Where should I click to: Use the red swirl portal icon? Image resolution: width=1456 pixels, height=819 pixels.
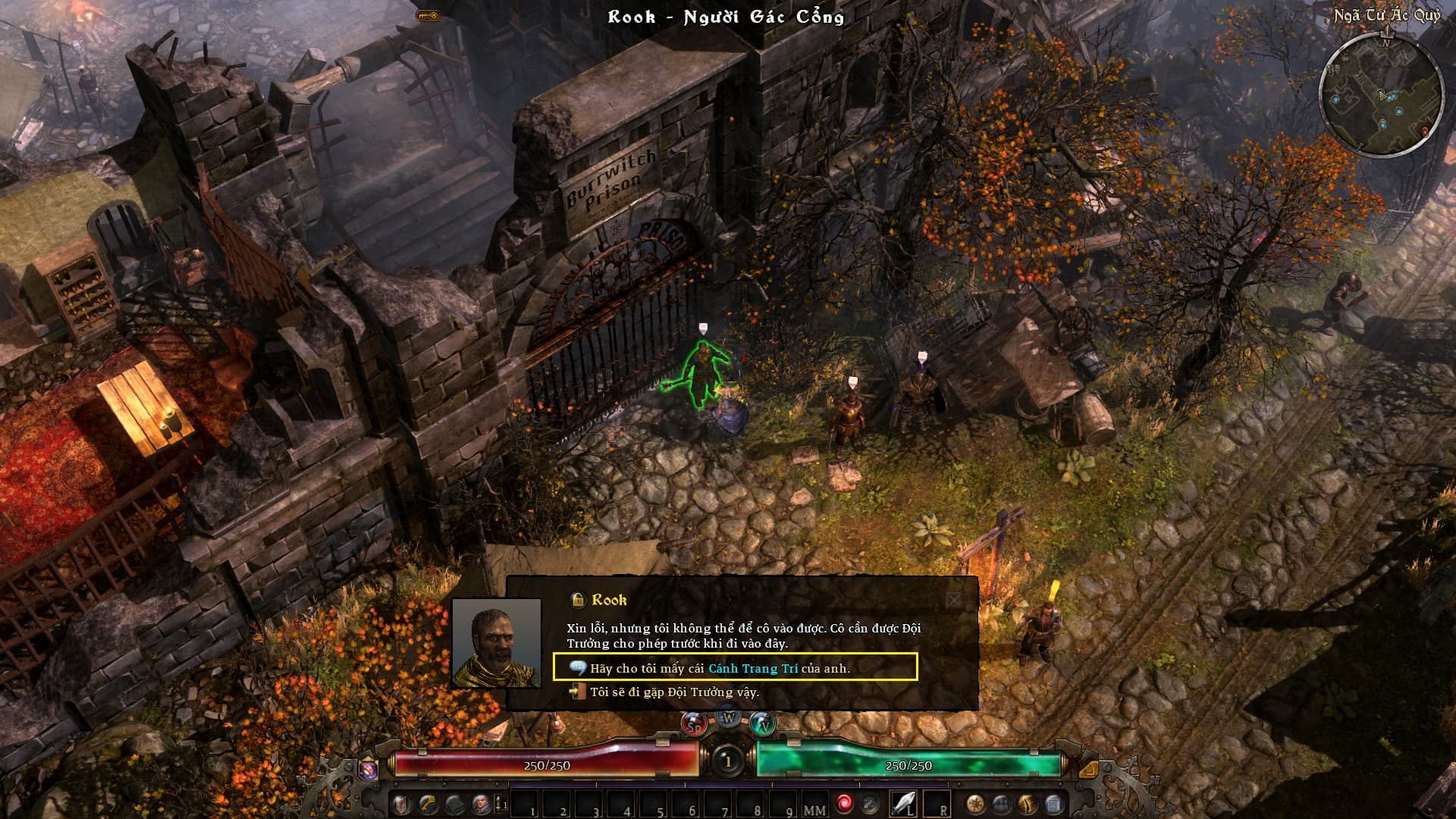(x=844, y=804)
